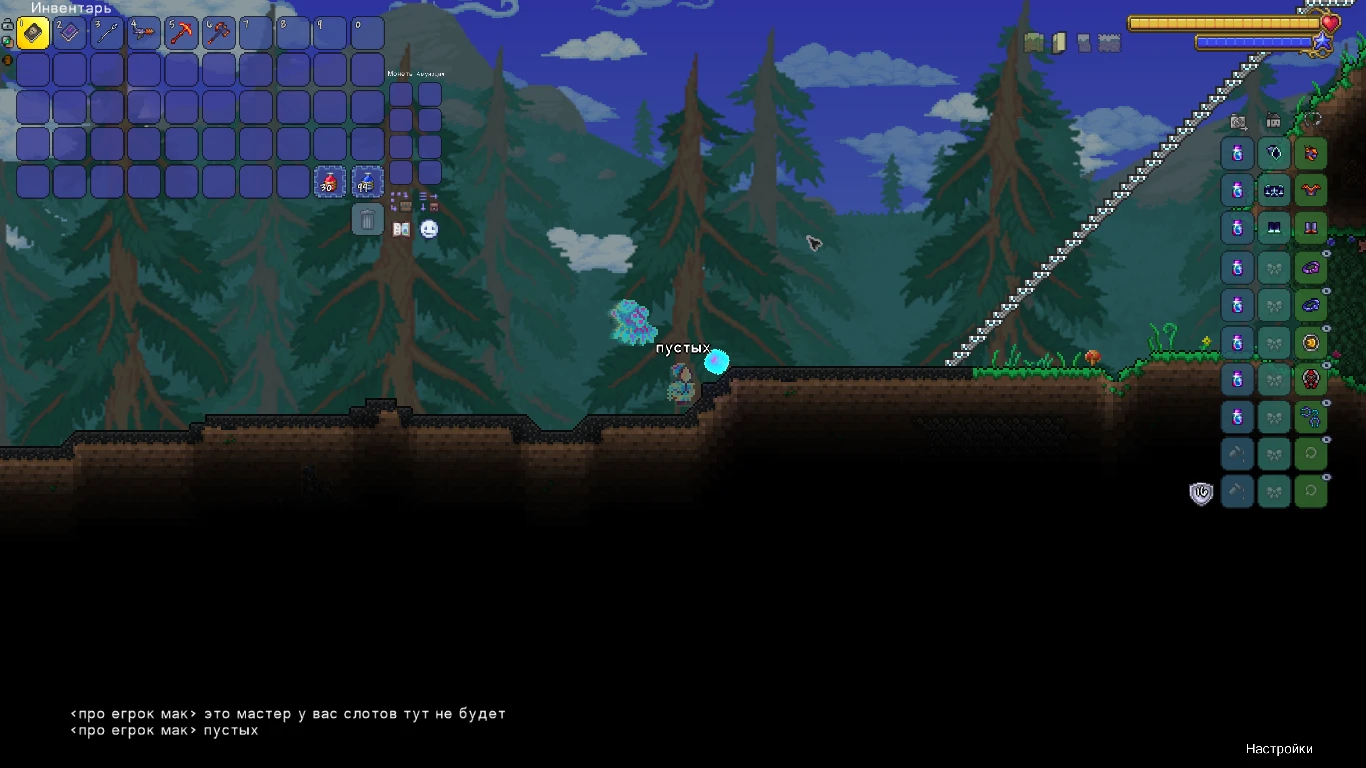Click the loadout cycle icon above equipment panel
1366x768 pixels.
[x=1313, y=120]
